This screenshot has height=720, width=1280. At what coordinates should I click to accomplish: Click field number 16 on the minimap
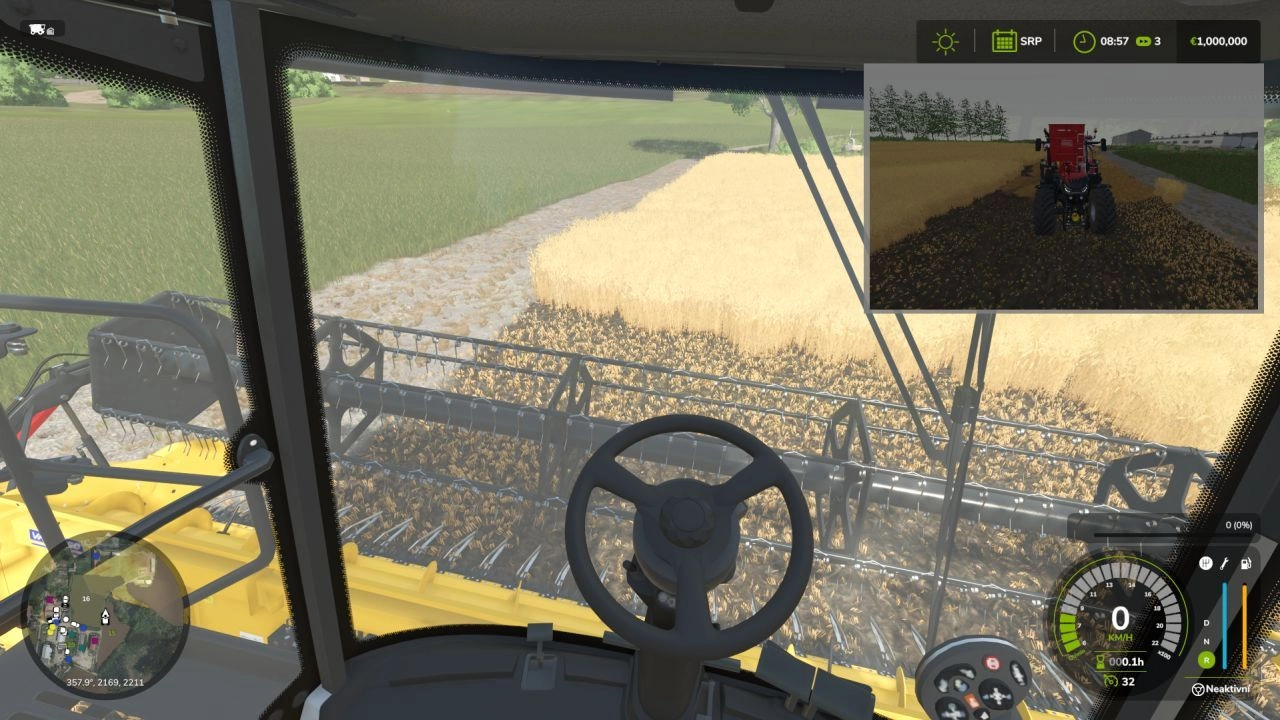coord(86,599)
